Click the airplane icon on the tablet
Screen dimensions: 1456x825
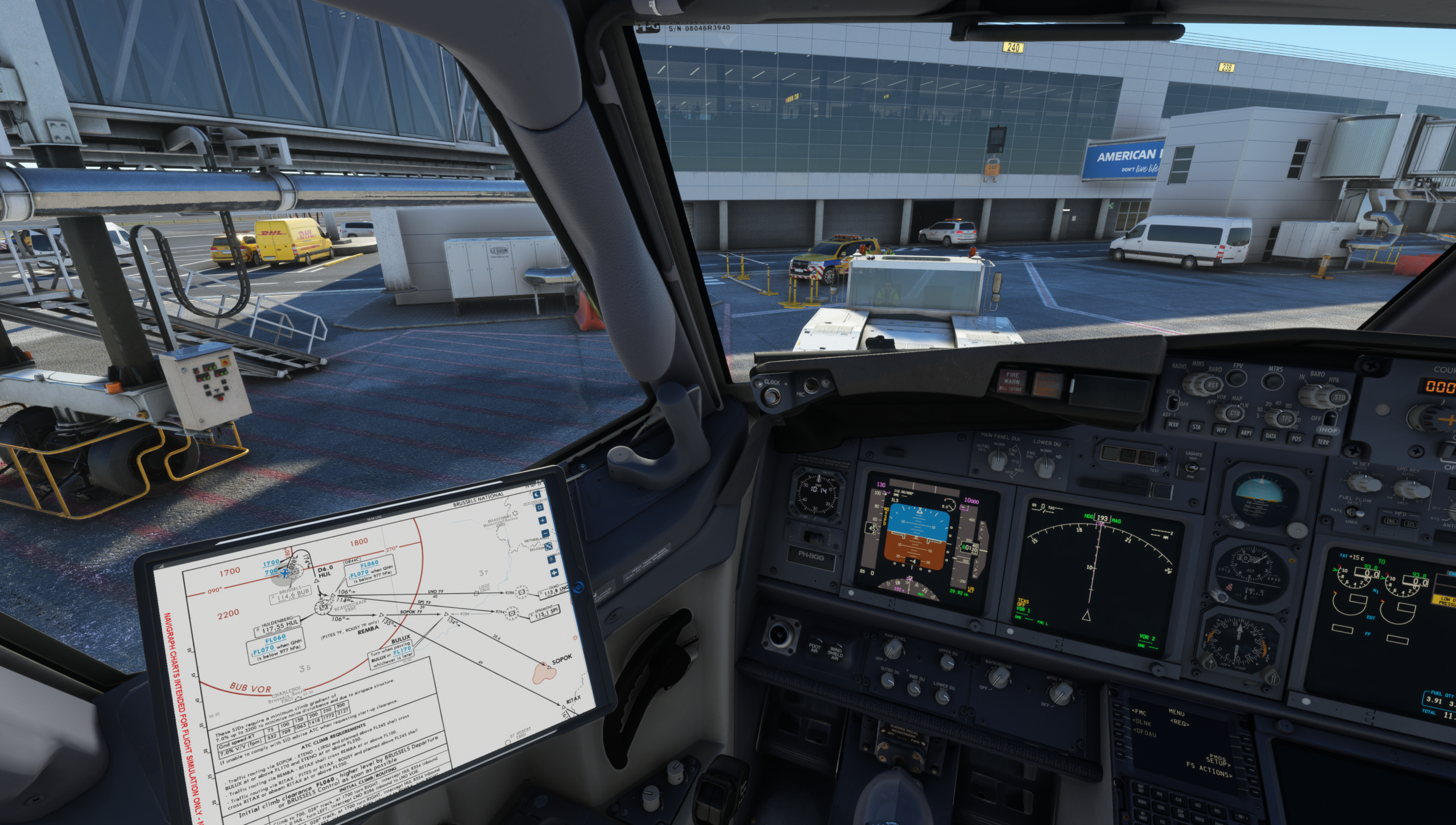point(554,573)
